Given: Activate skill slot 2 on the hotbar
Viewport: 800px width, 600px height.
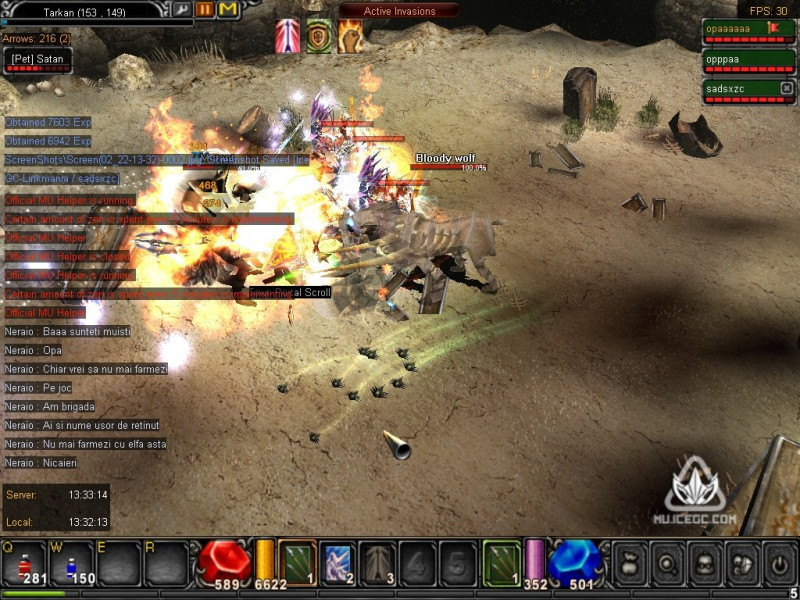Looking at the screenshot, I should 337,562.
